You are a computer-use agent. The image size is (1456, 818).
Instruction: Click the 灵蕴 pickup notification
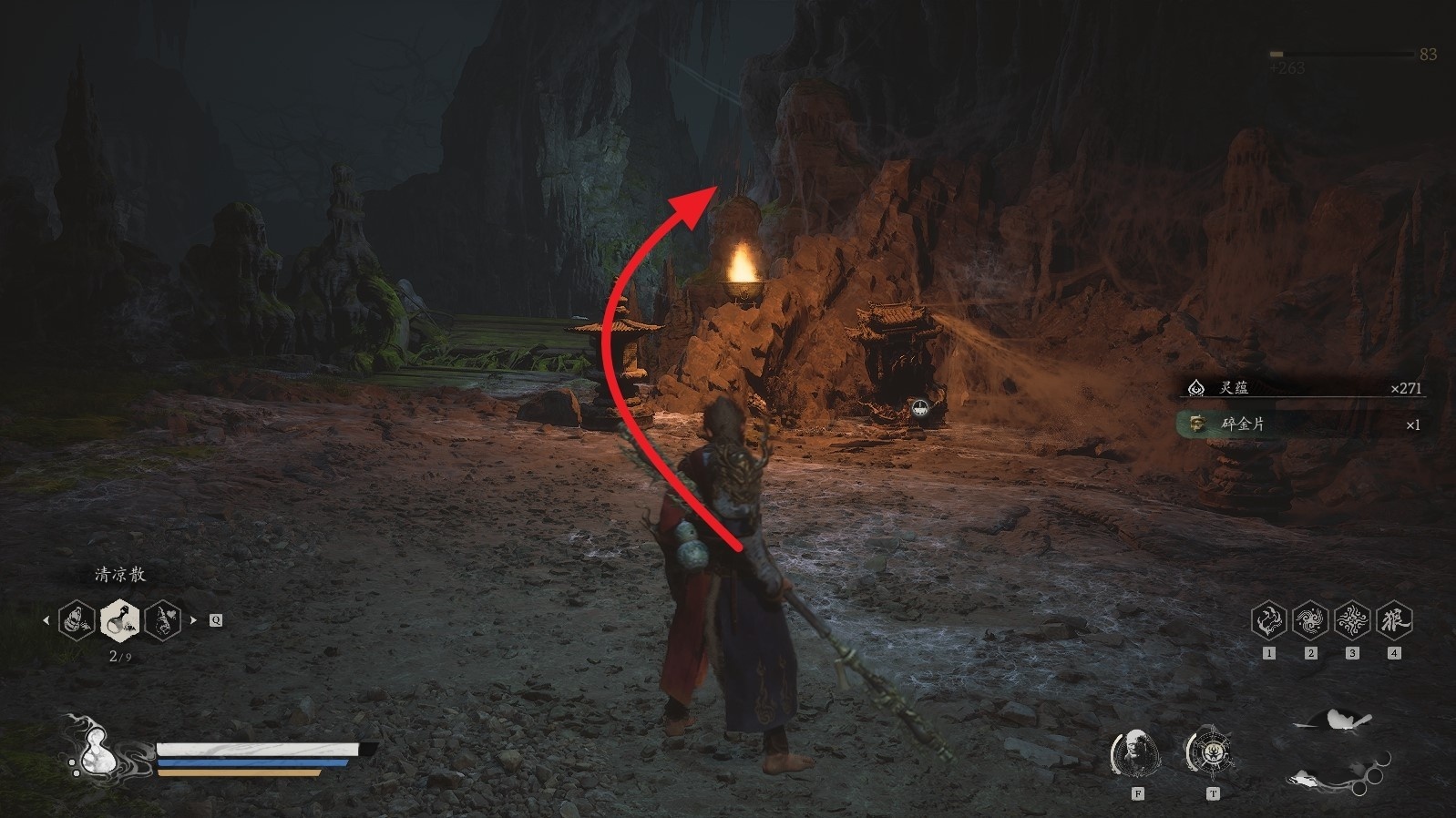pos(1303,388)
